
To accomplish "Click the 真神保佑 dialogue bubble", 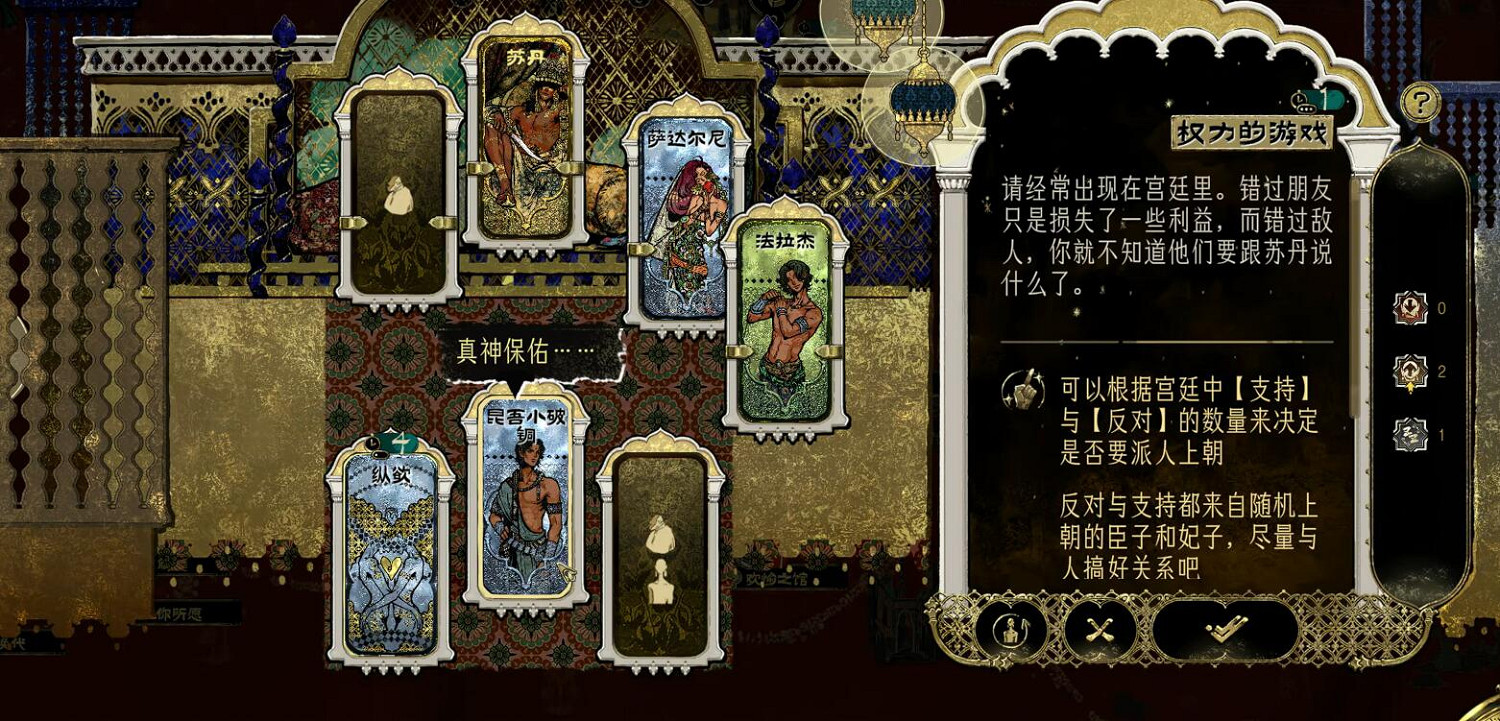I will point(527,351).
